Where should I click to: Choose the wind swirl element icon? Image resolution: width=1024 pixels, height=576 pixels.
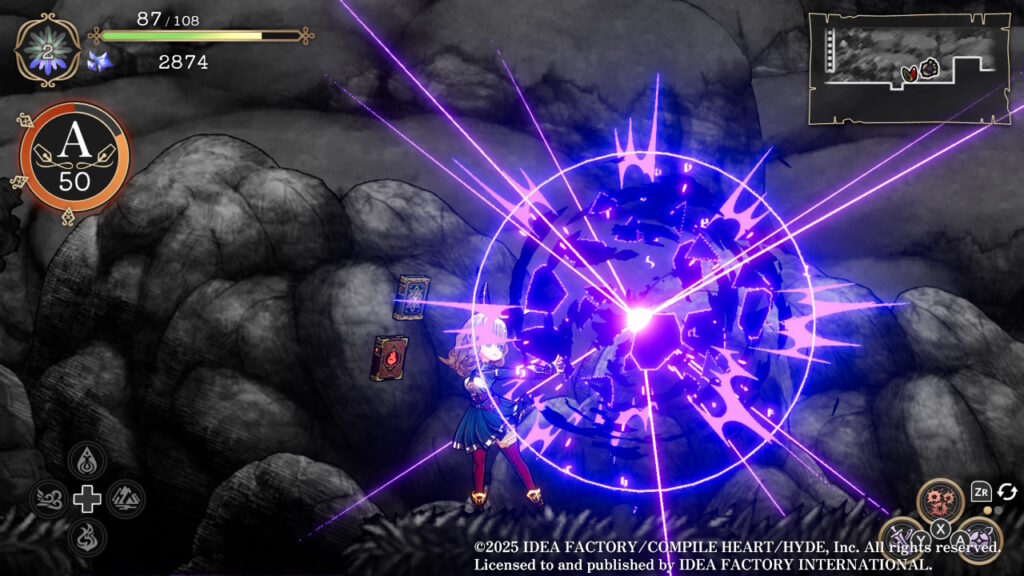tap(49, 498)
